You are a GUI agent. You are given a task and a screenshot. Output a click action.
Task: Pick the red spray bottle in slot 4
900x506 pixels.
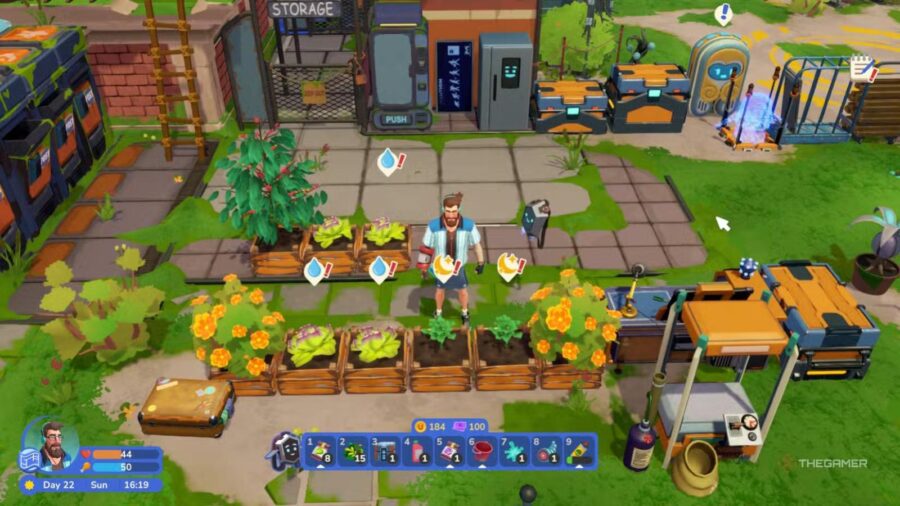[x=417, y=451]
